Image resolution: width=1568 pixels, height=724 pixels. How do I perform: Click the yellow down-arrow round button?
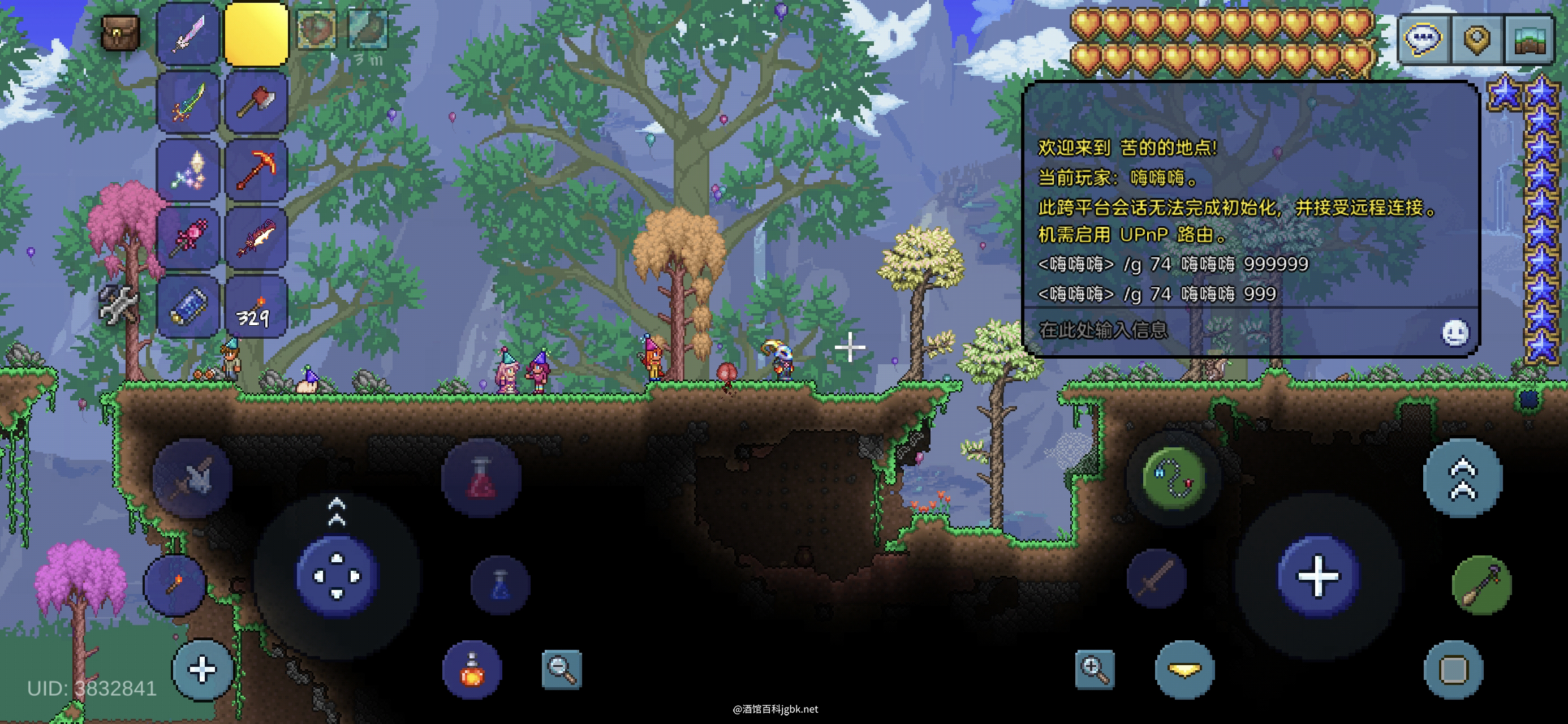point(1184,670)
